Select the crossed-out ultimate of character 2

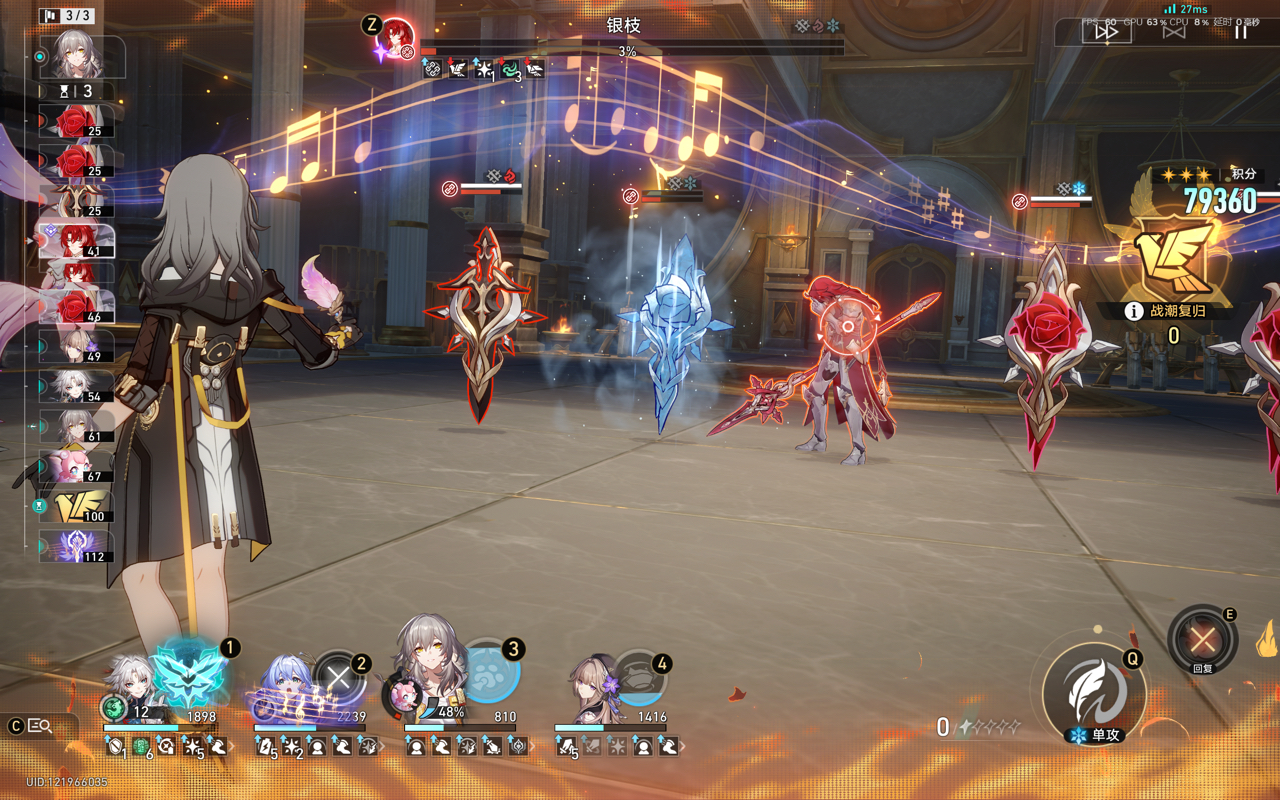(338, 679)
